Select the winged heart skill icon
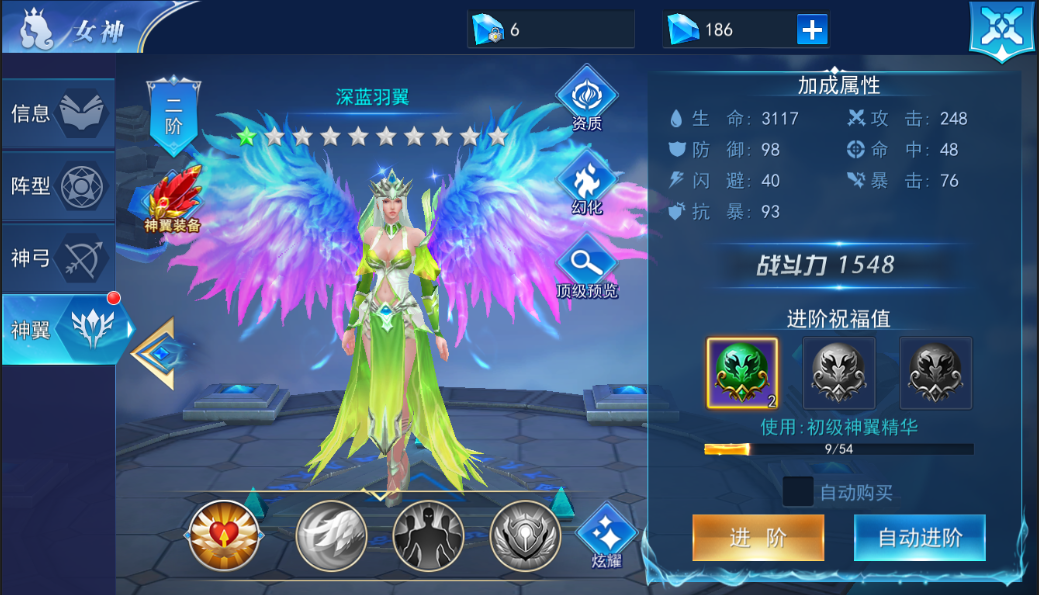This screenshot has height=595, width=1039. pyautogui.click(x=224, y=535)
